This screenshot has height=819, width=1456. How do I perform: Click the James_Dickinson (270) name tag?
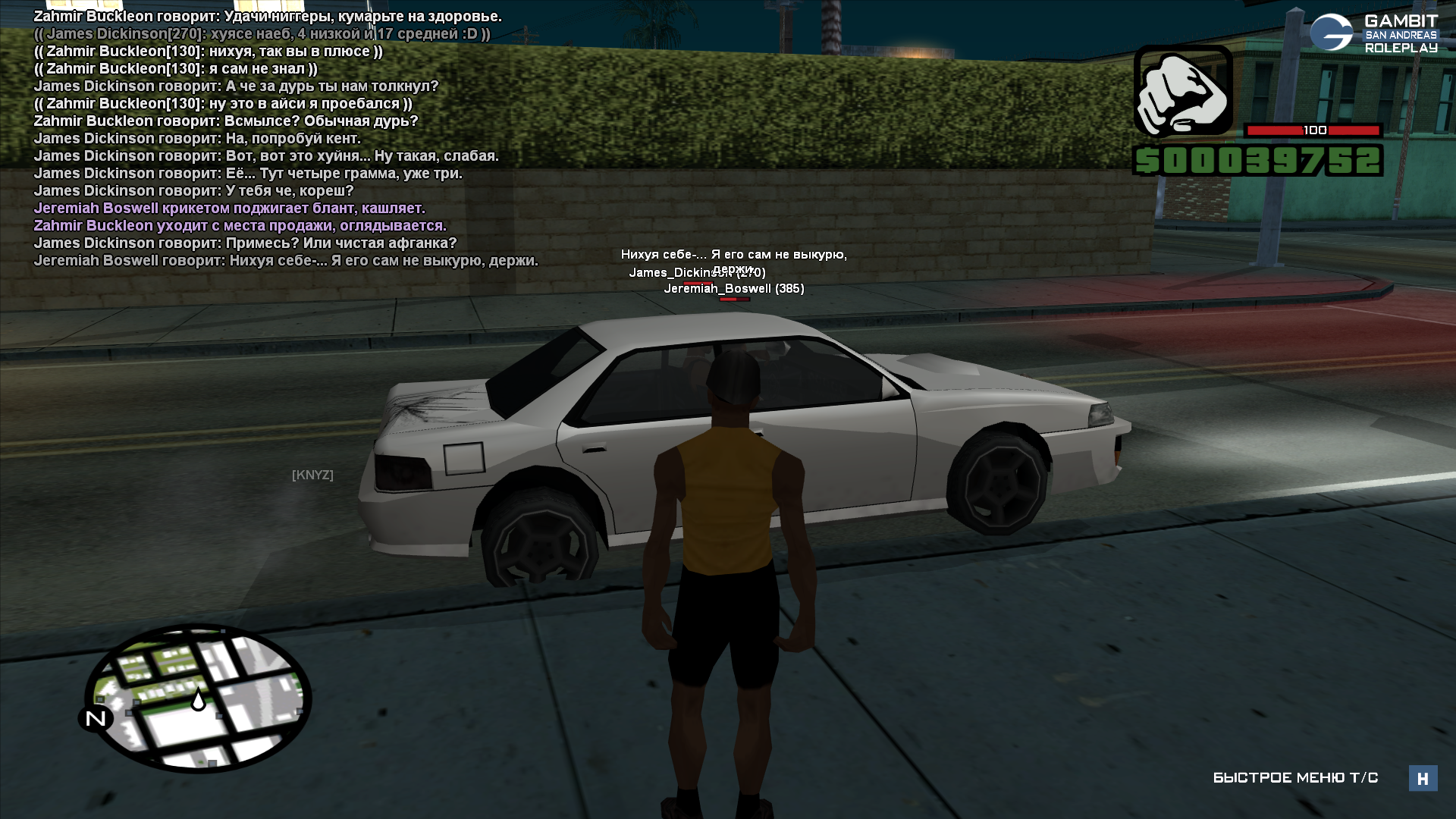coord(697,273)
